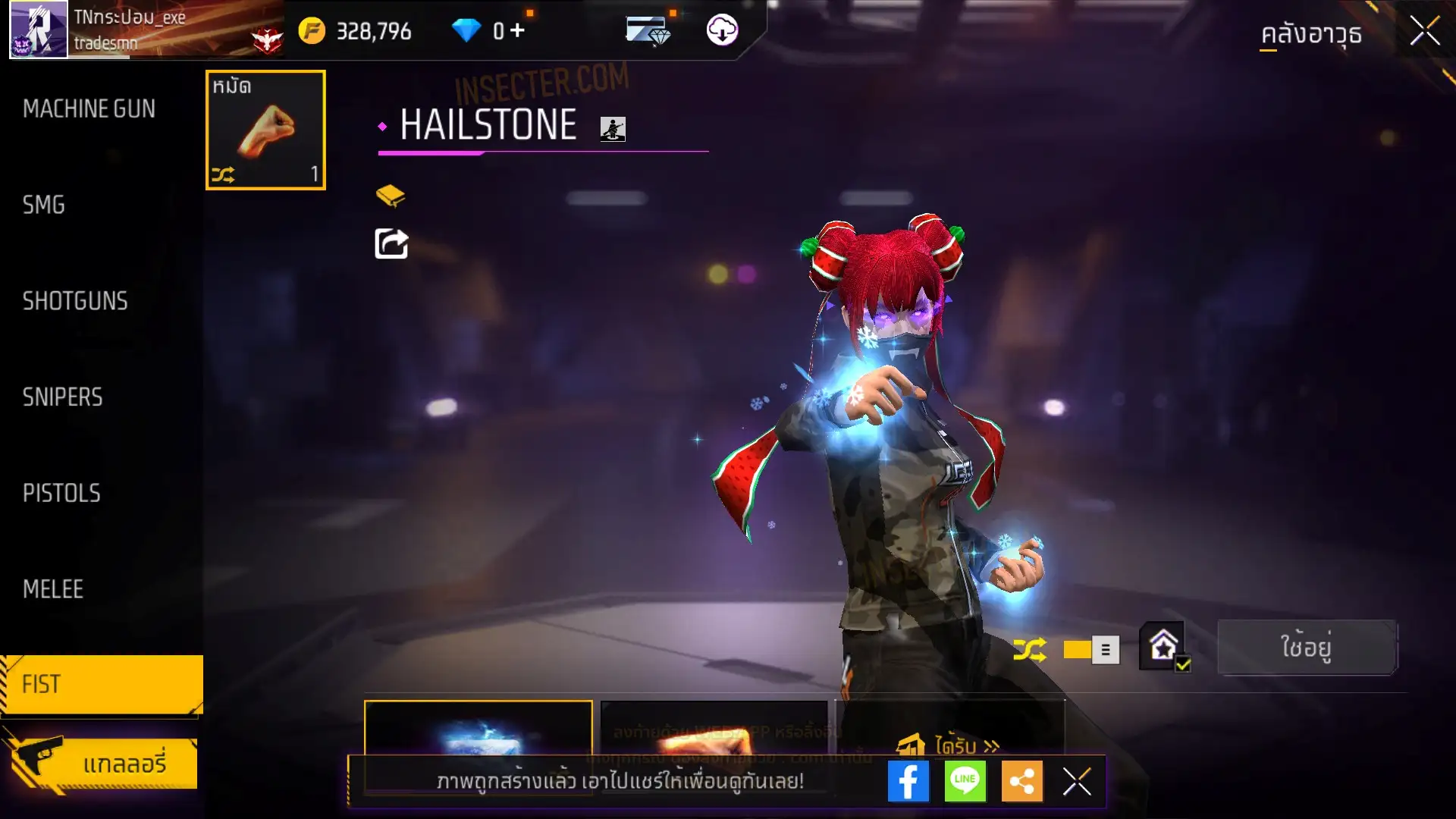Open the MELEE category
This screenshot has height=819, width=1456.
(53, 589)
